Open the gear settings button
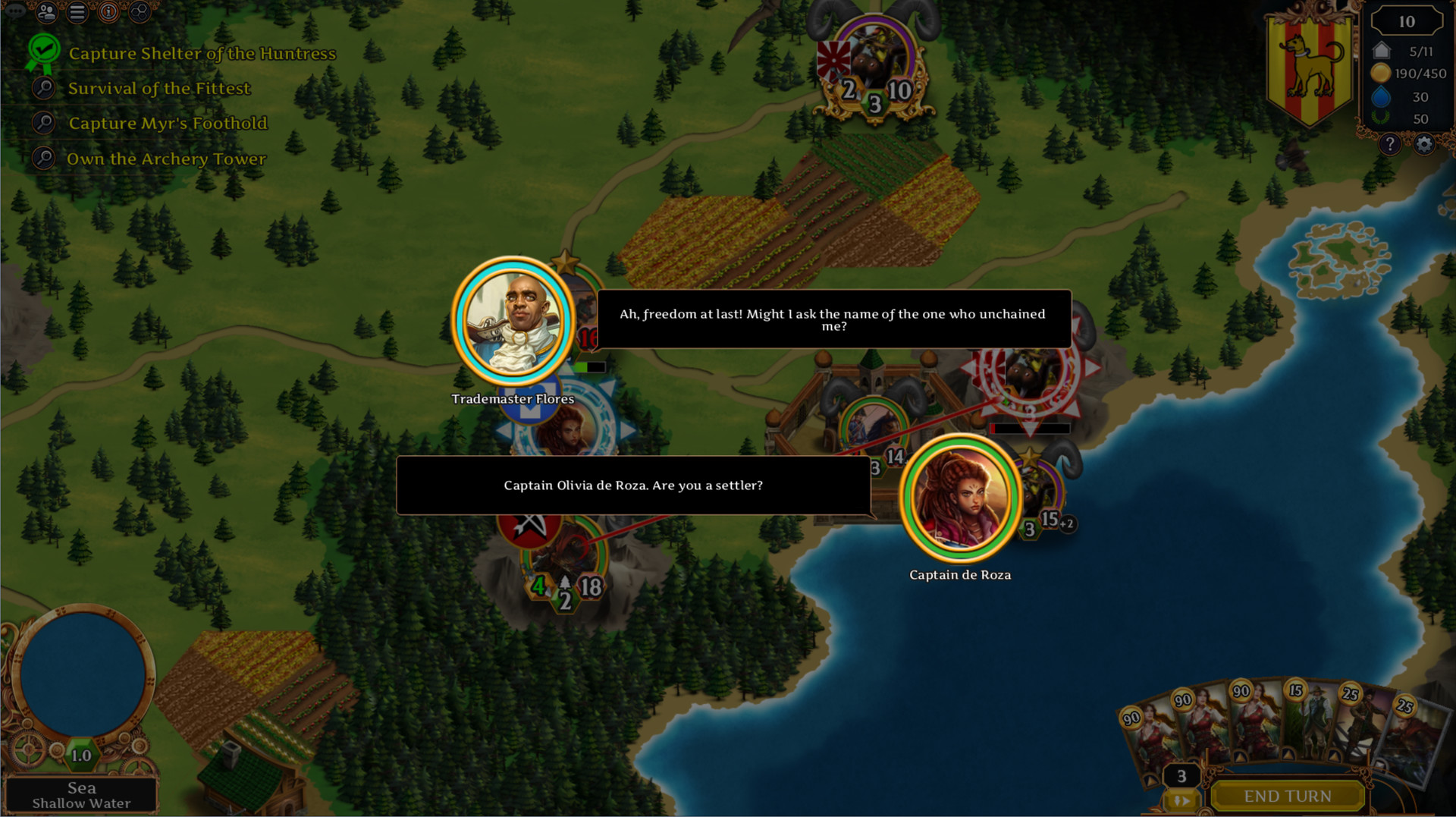This screenshot has width=1456, height=817. pos(1423,144)
